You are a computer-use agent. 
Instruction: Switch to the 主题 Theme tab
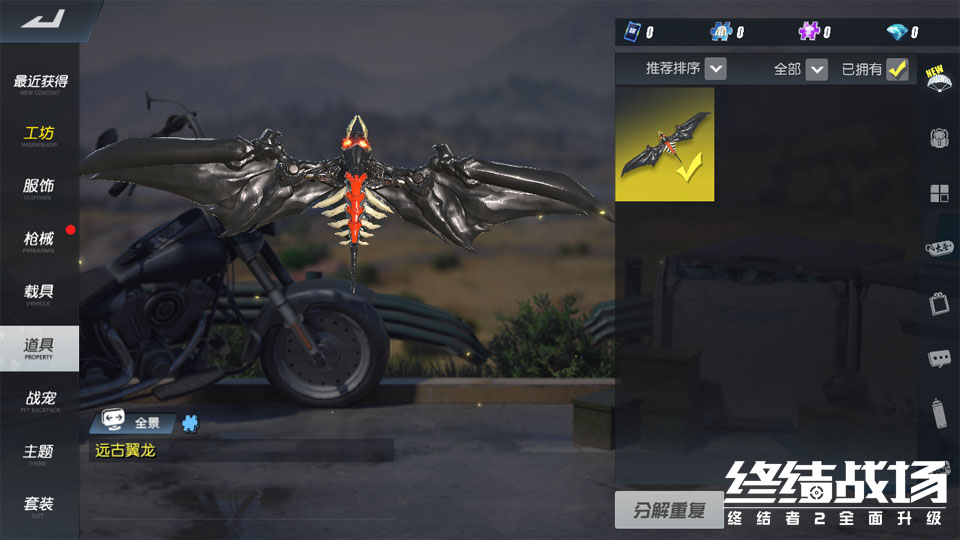tap(40, 453)
